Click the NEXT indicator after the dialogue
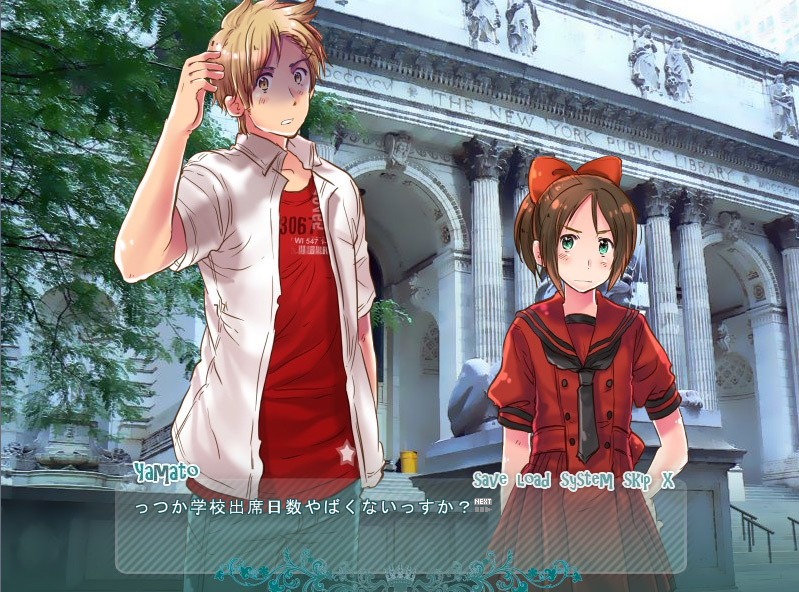 [484, 505]
